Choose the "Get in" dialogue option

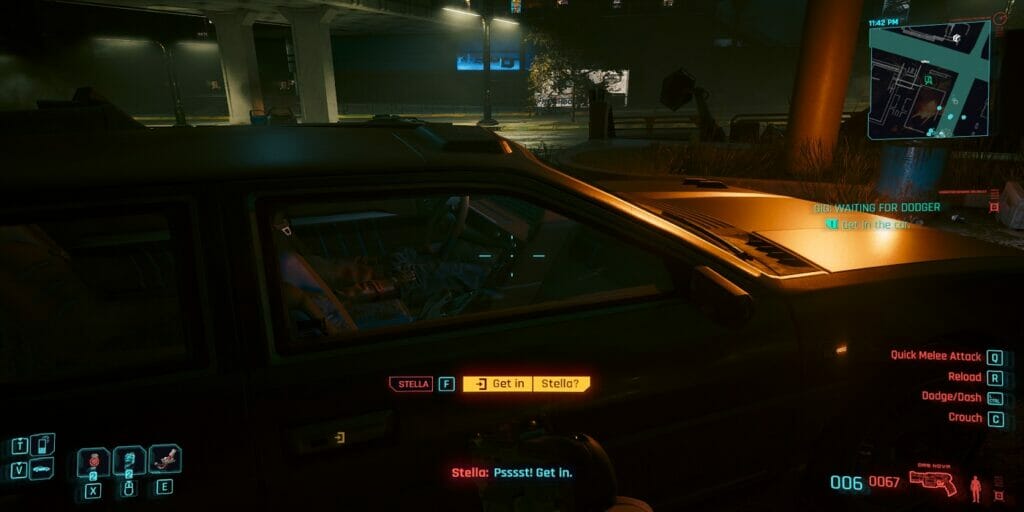point(498,384)
